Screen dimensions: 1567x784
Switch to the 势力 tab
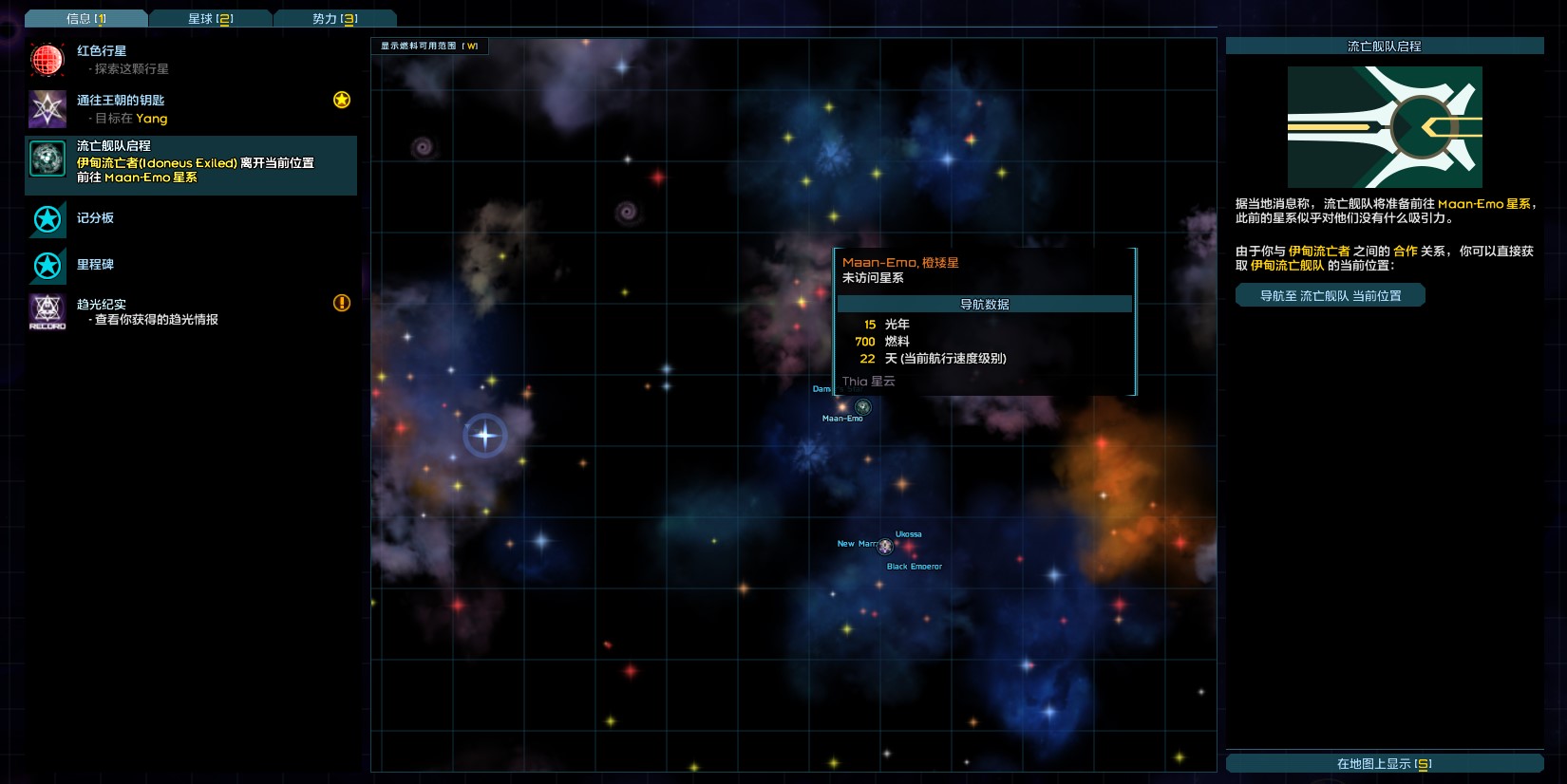click(334, 18)
